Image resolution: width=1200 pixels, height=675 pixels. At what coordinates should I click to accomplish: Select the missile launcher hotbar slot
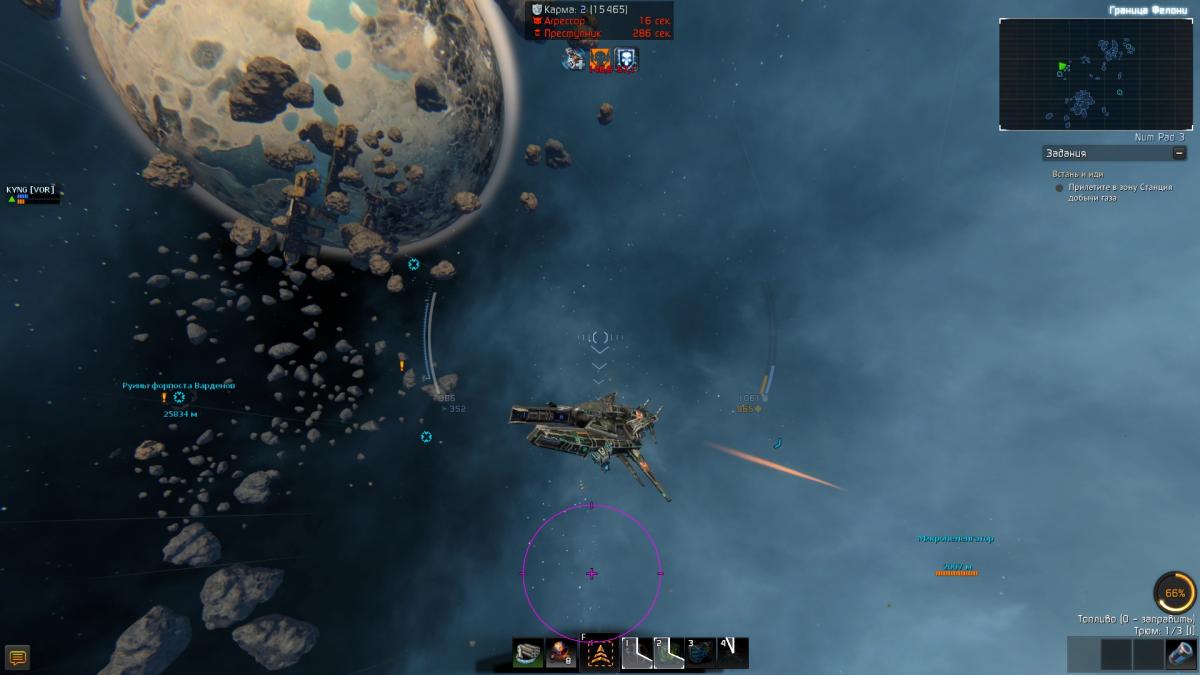click(528, 653)
